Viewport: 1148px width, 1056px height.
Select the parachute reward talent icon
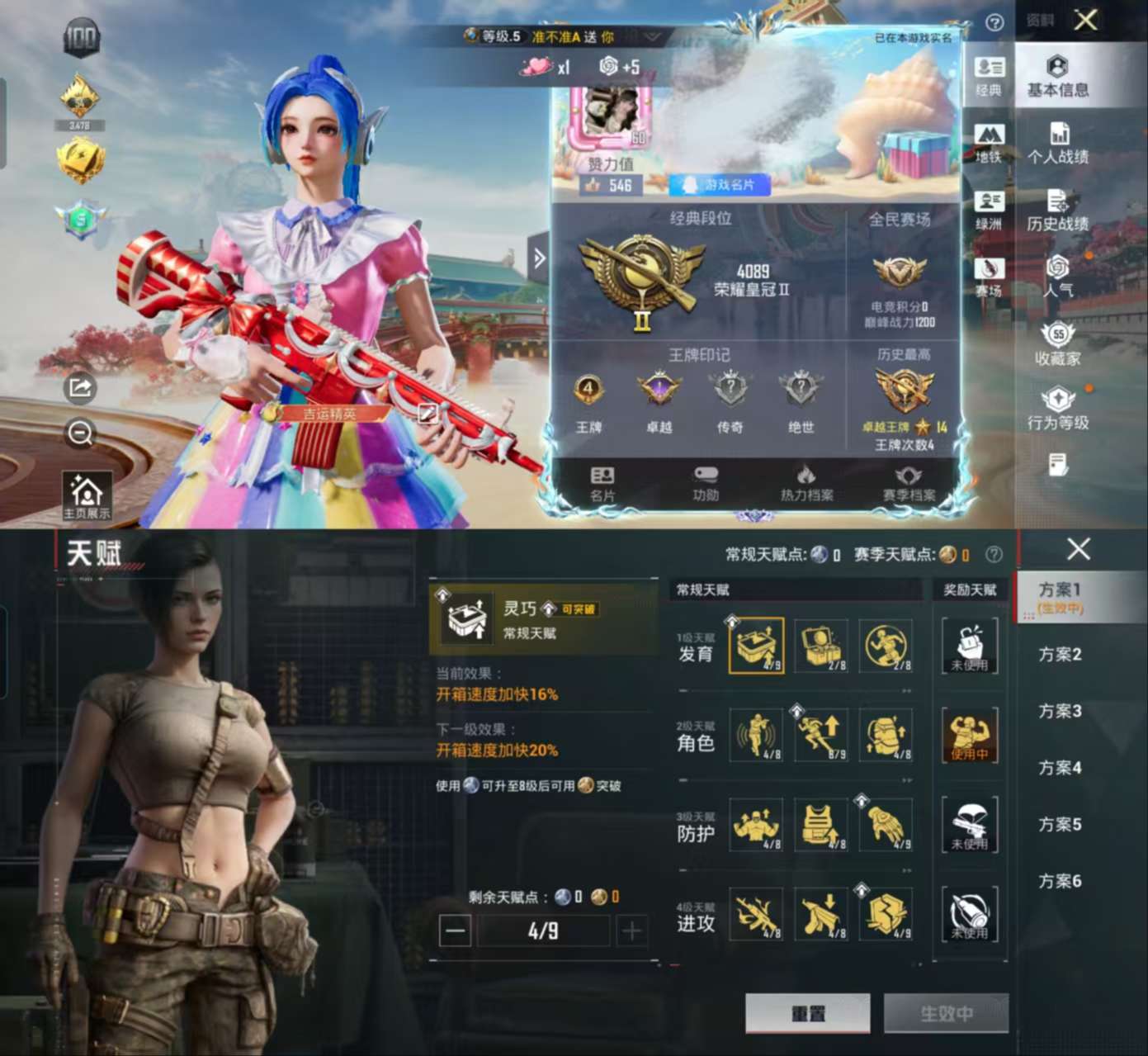point(970,824)
